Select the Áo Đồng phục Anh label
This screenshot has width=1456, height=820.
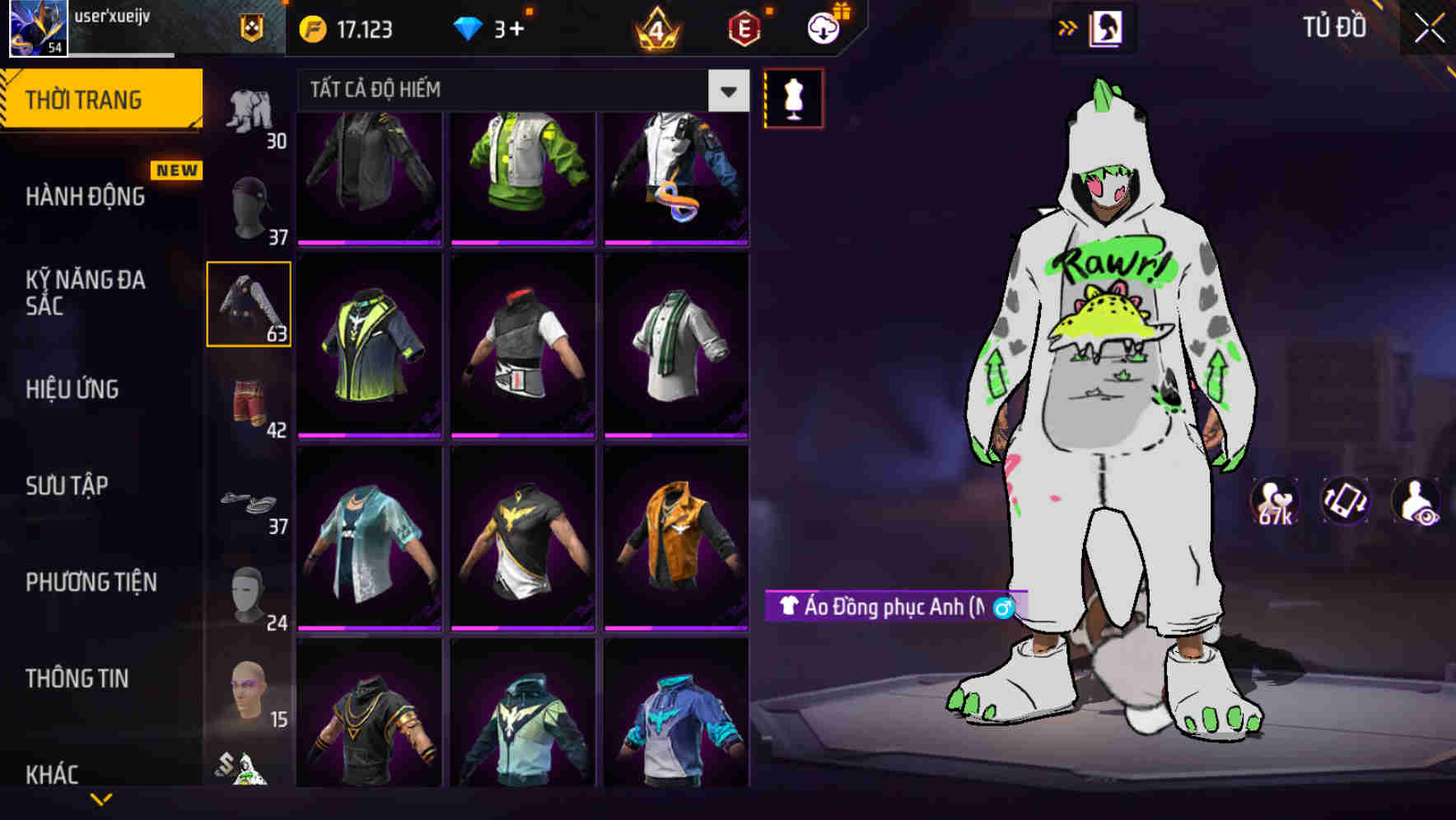[883, 608]
